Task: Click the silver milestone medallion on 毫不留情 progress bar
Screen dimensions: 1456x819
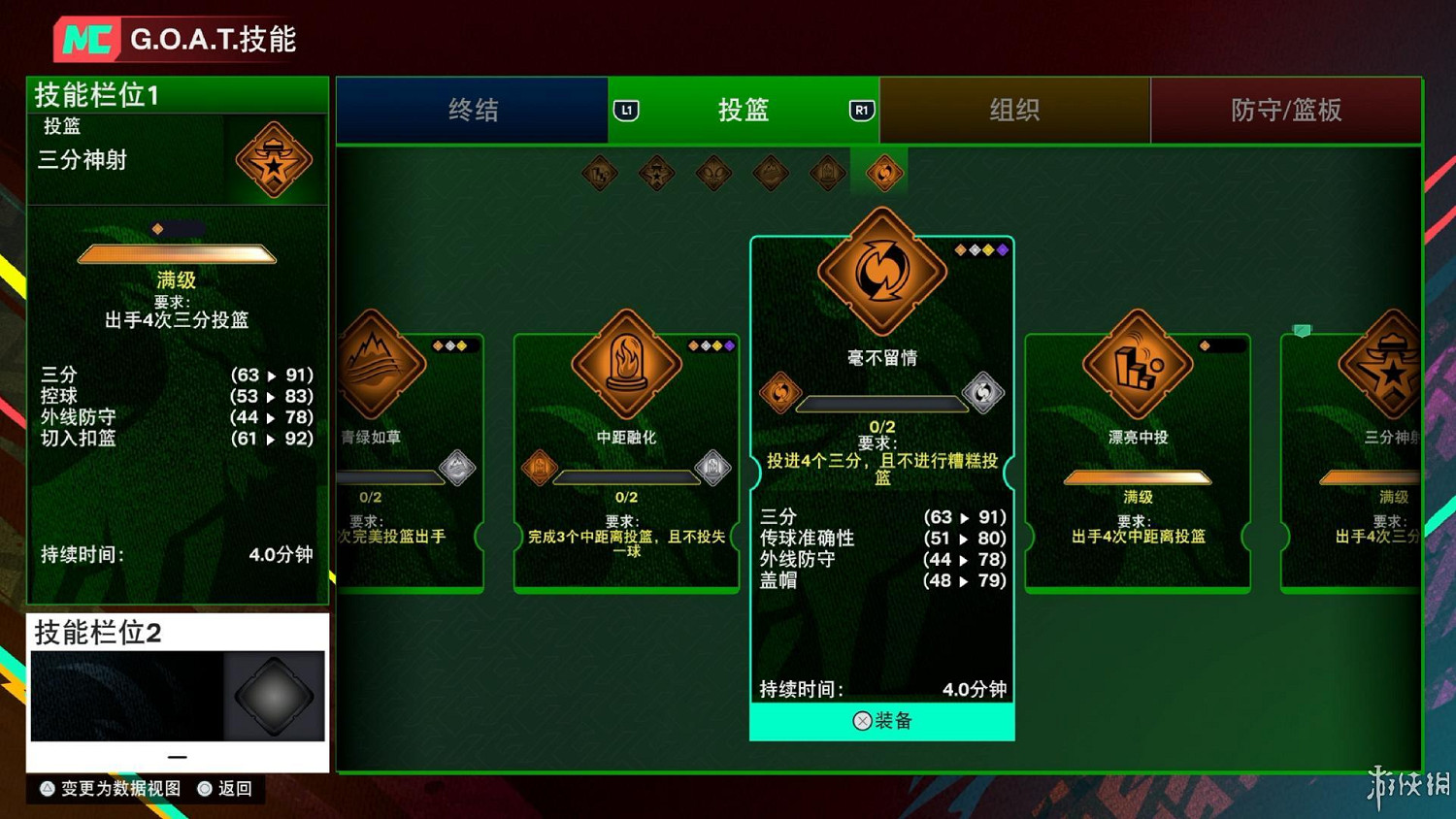Action: point(986,393)
